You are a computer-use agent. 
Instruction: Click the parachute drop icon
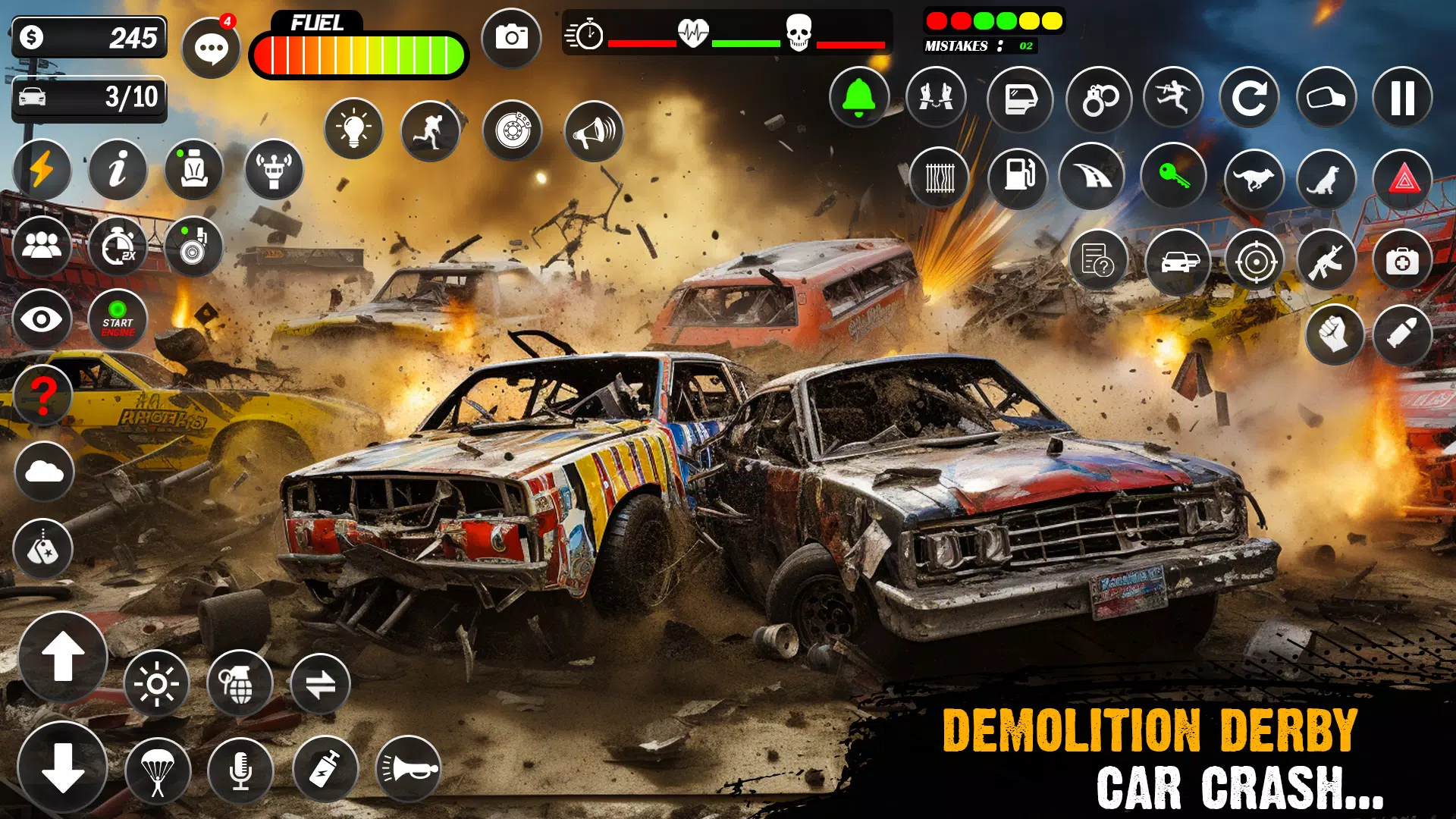(x=157, y=770)
